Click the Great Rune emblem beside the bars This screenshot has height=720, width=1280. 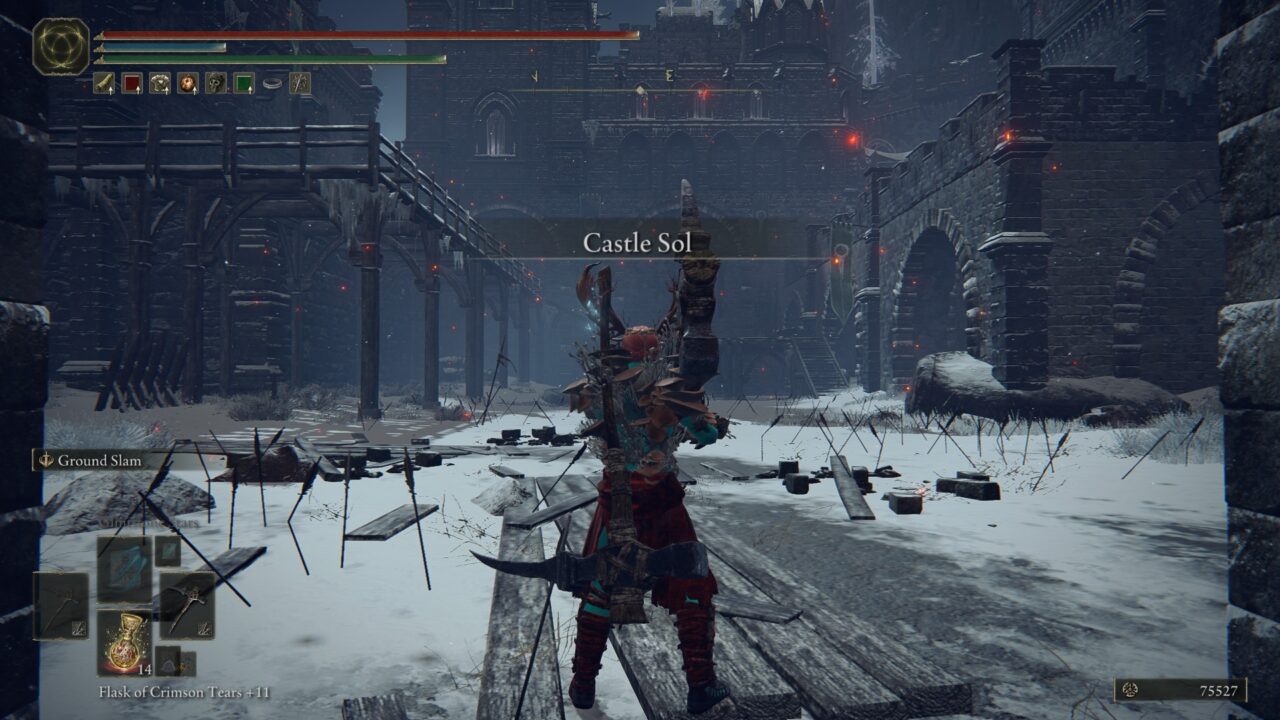[x=61, y=46]
